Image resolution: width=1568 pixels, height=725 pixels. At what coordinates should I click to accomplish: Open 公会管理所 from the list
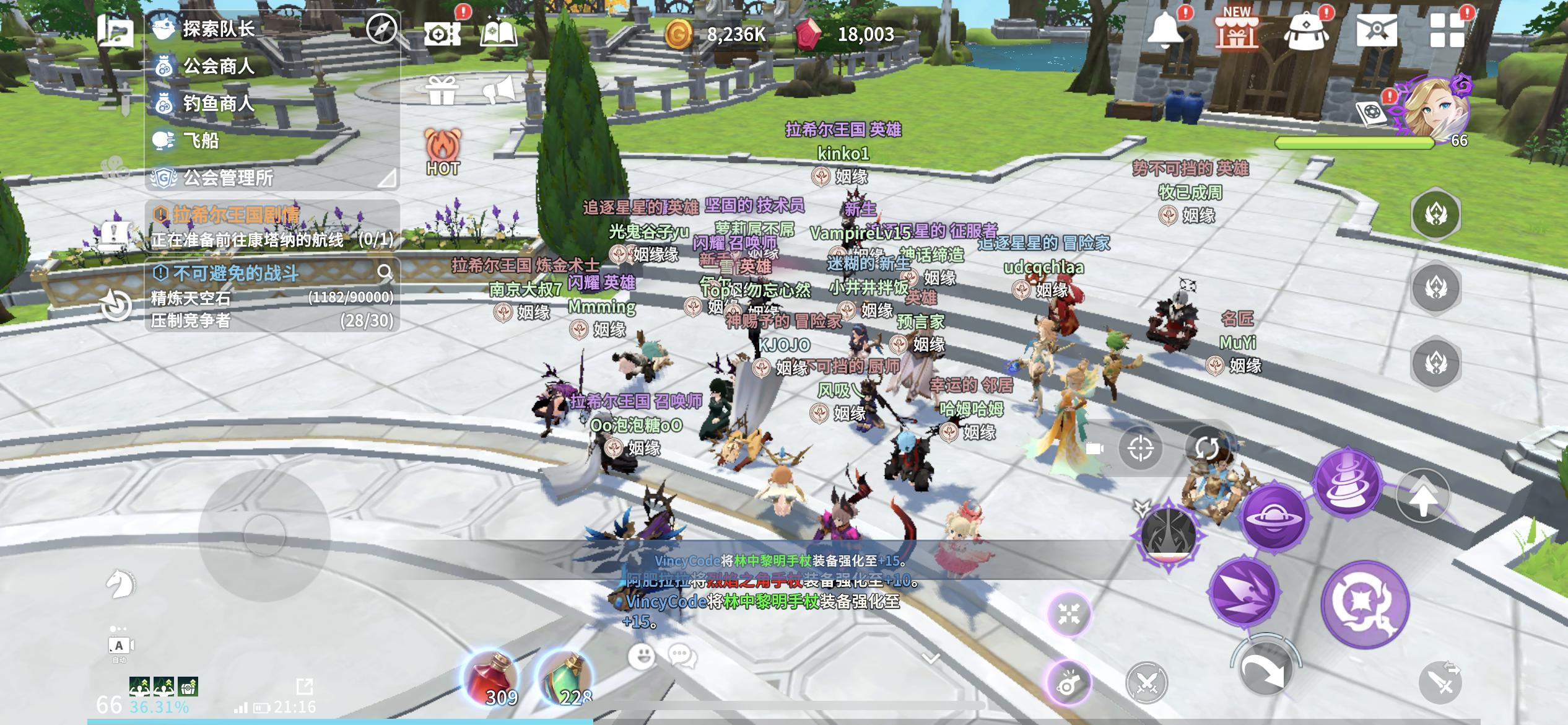pos(228,178)
